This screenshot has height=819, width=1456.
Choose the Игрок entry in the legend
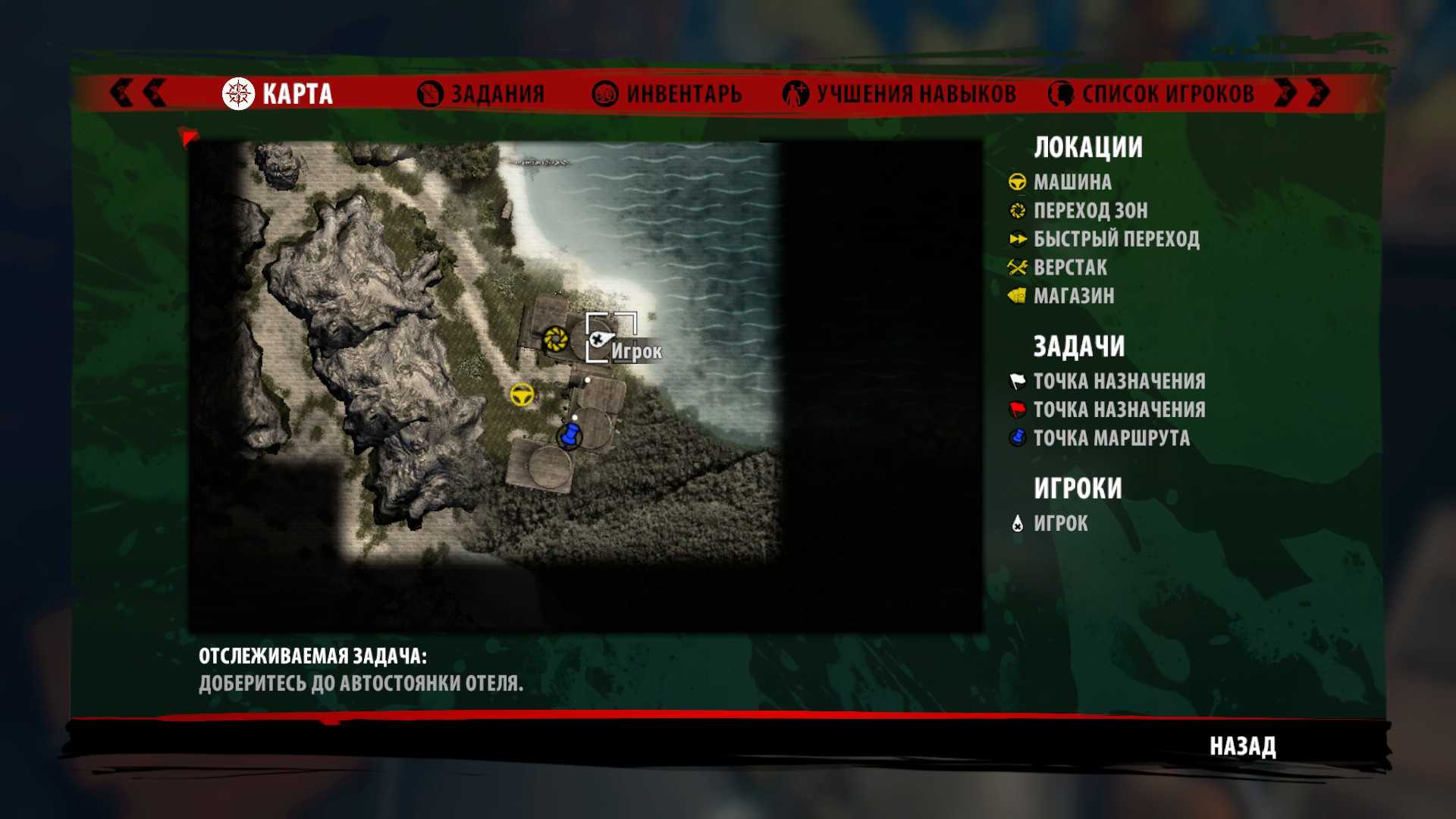[1060, 523]
